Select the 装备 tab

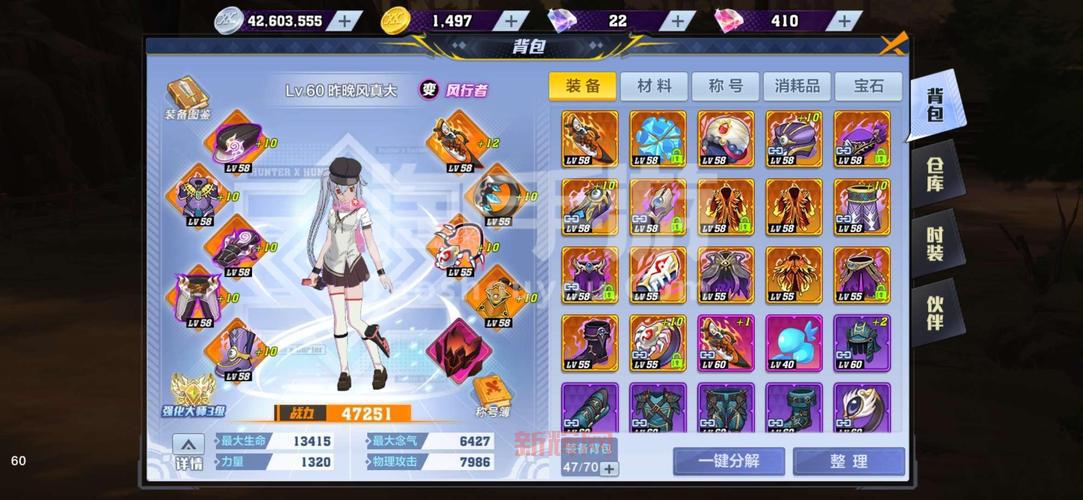tap(582, 86)
